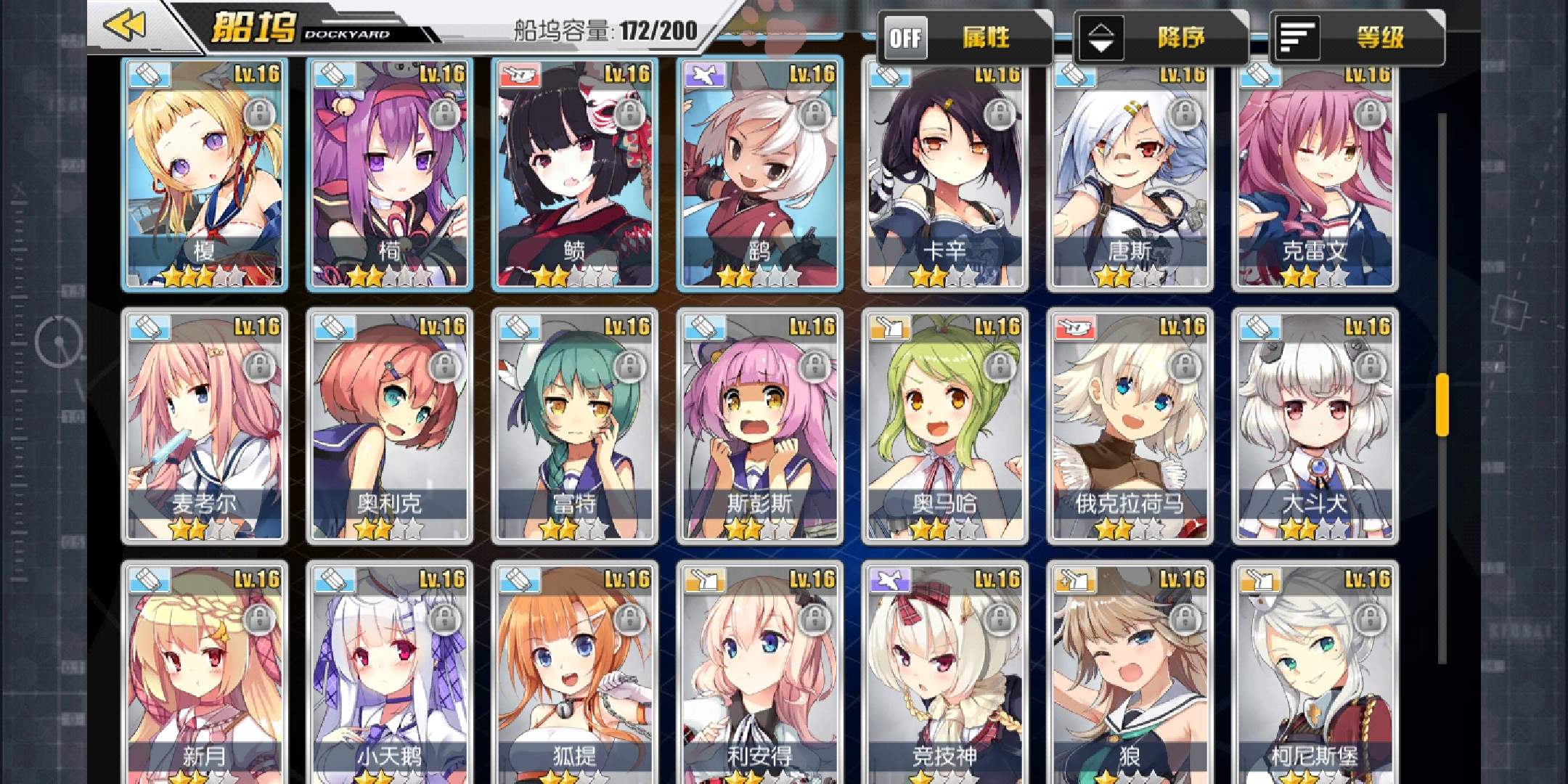Go back with the yellow double-arrow button
1568x784 pixels.
pyautogui.click(x=125, y=26)
